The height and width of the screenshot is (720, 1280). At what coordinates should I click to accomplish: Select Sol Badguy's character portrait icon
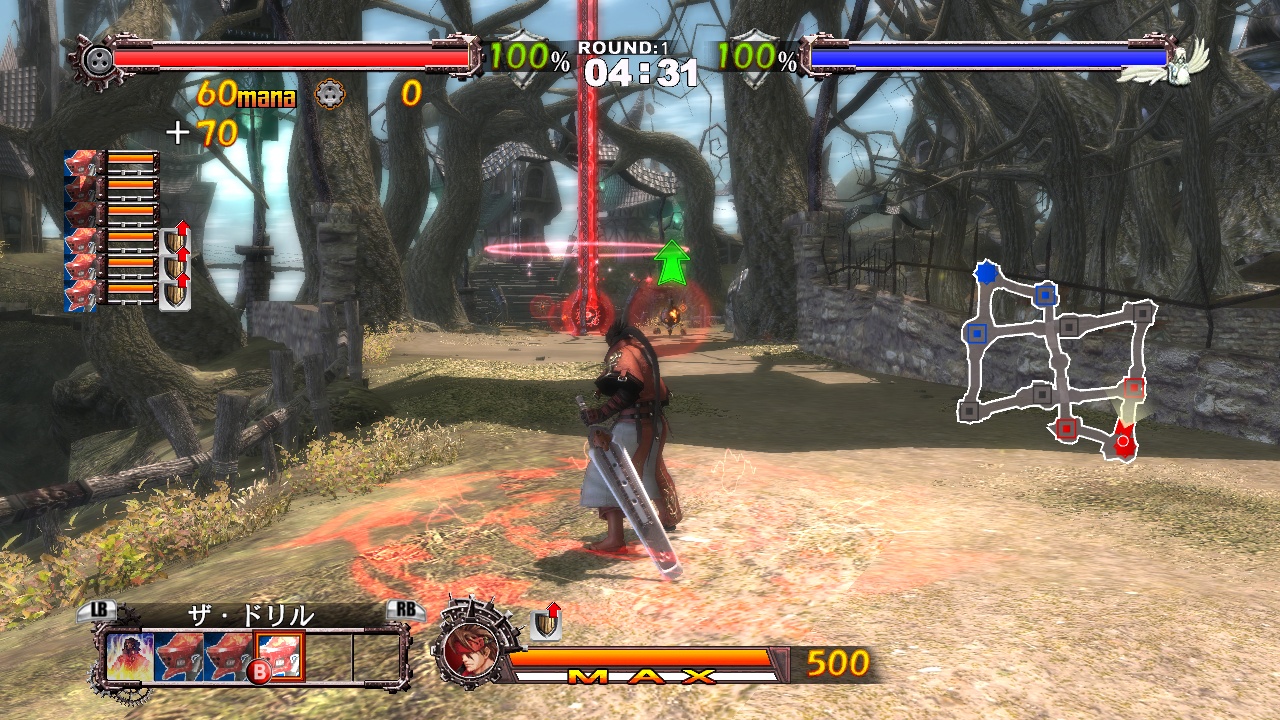tap(470, 650)
